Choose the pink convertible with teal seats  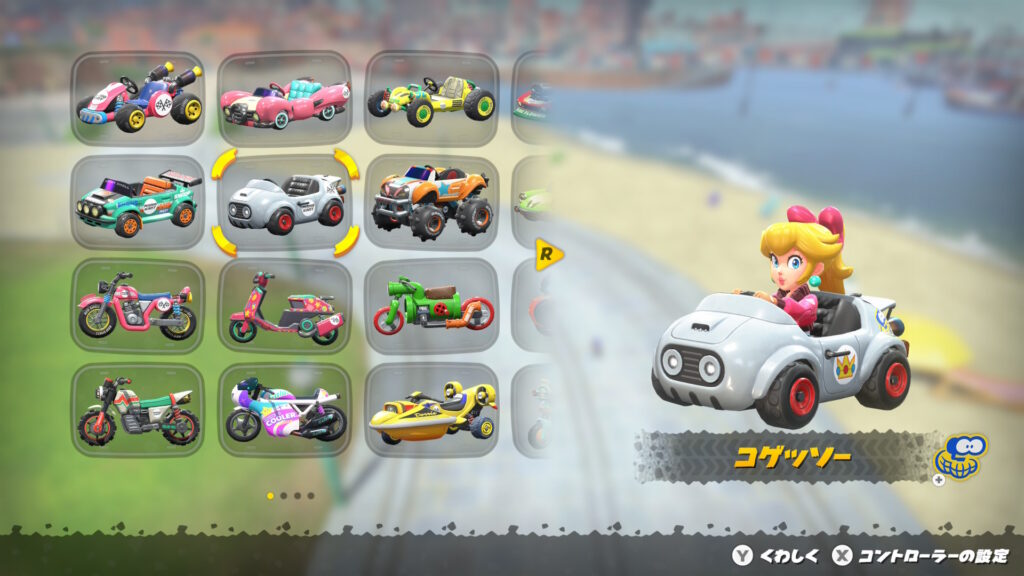point(285,98)
